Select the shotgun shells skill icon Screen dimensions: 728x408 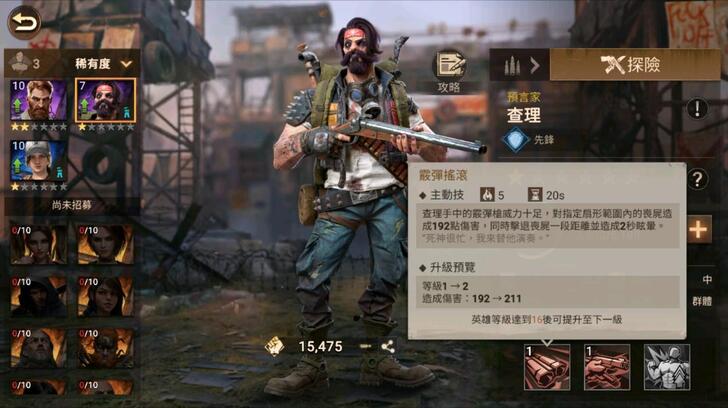coord(547,366)
